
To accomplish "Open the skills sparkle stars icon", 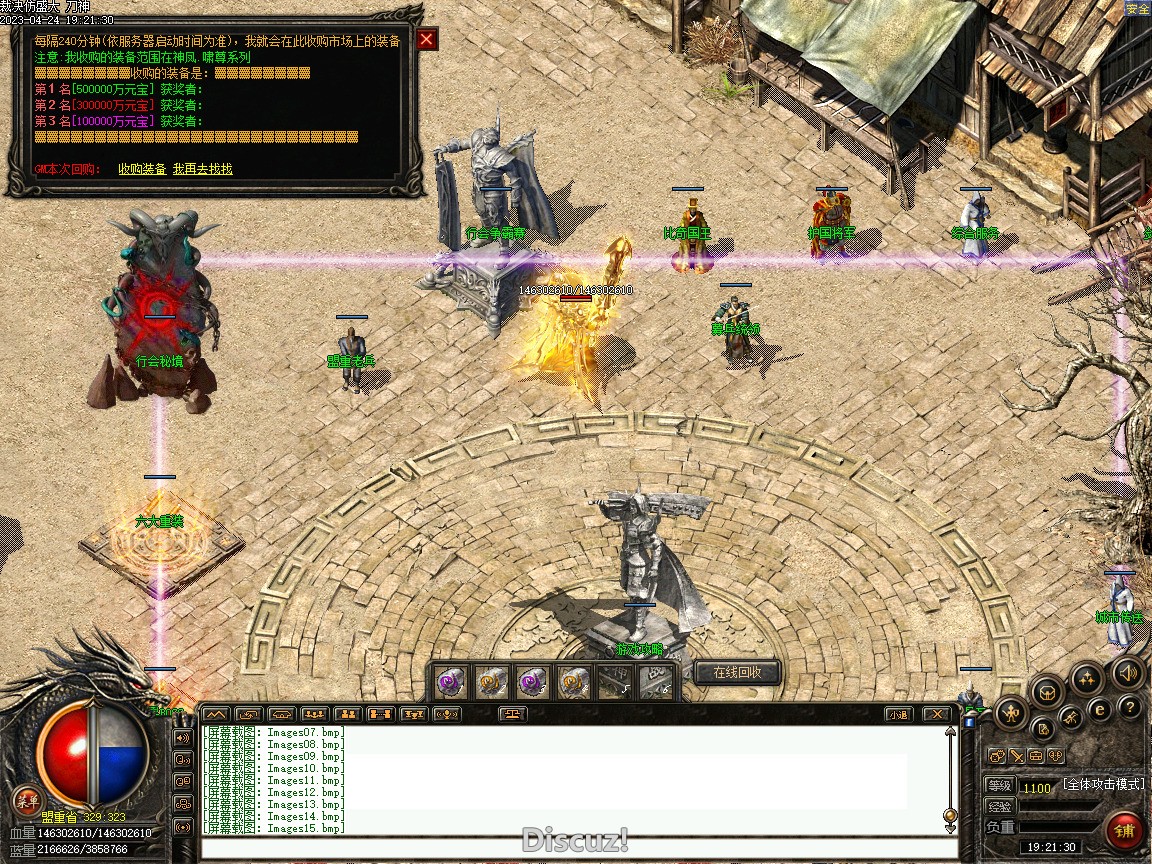I will (1086, 679).
